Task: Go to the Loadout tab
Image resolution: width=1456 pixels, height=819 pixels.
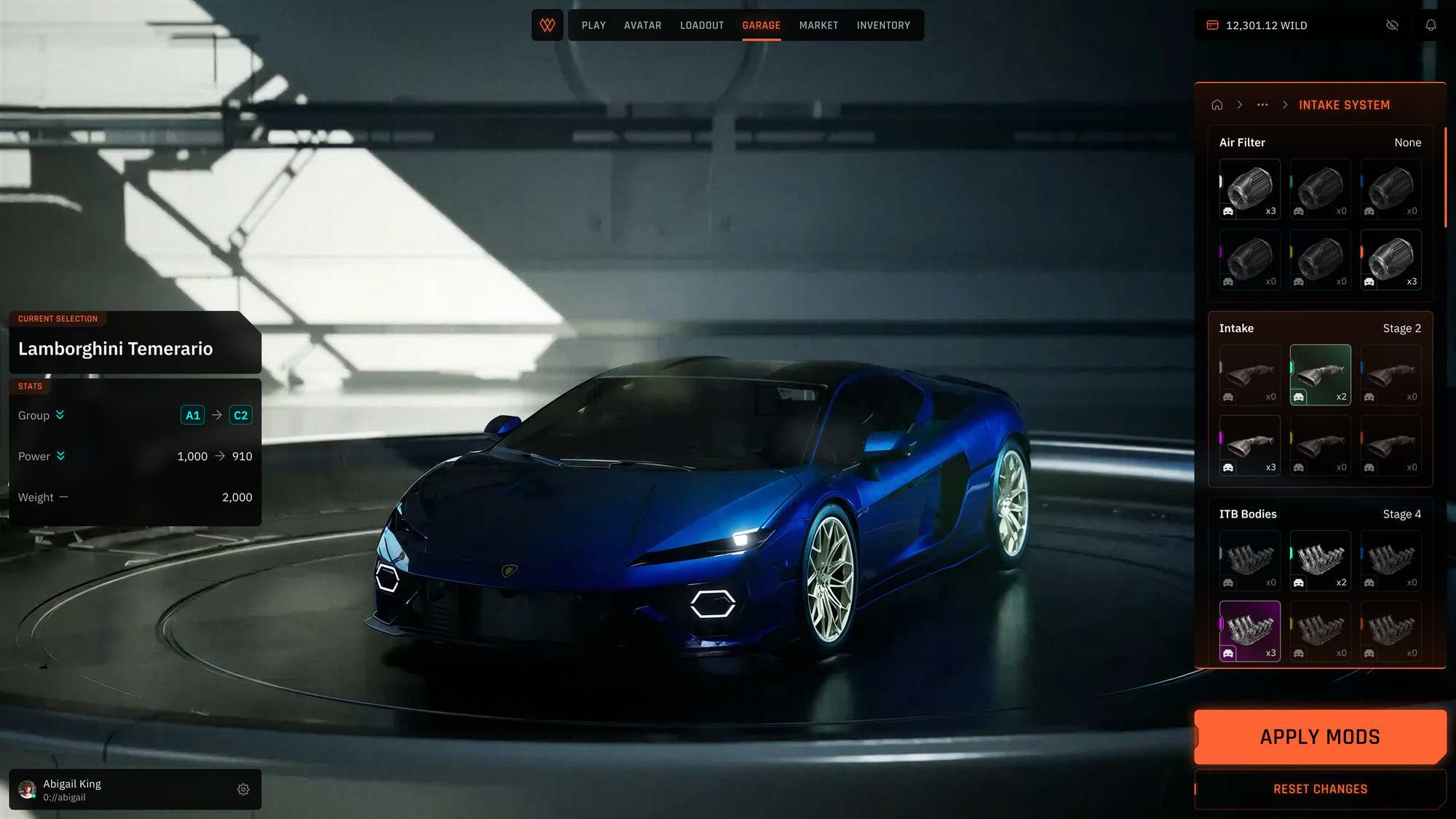Action: click(702, 25)
